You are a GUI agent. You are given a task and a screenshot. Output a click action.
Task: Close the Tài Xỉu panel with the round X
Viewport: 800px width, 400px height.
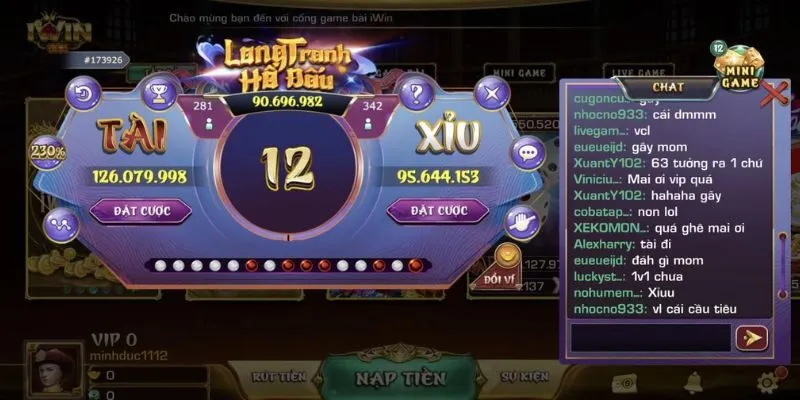(491, 96)
